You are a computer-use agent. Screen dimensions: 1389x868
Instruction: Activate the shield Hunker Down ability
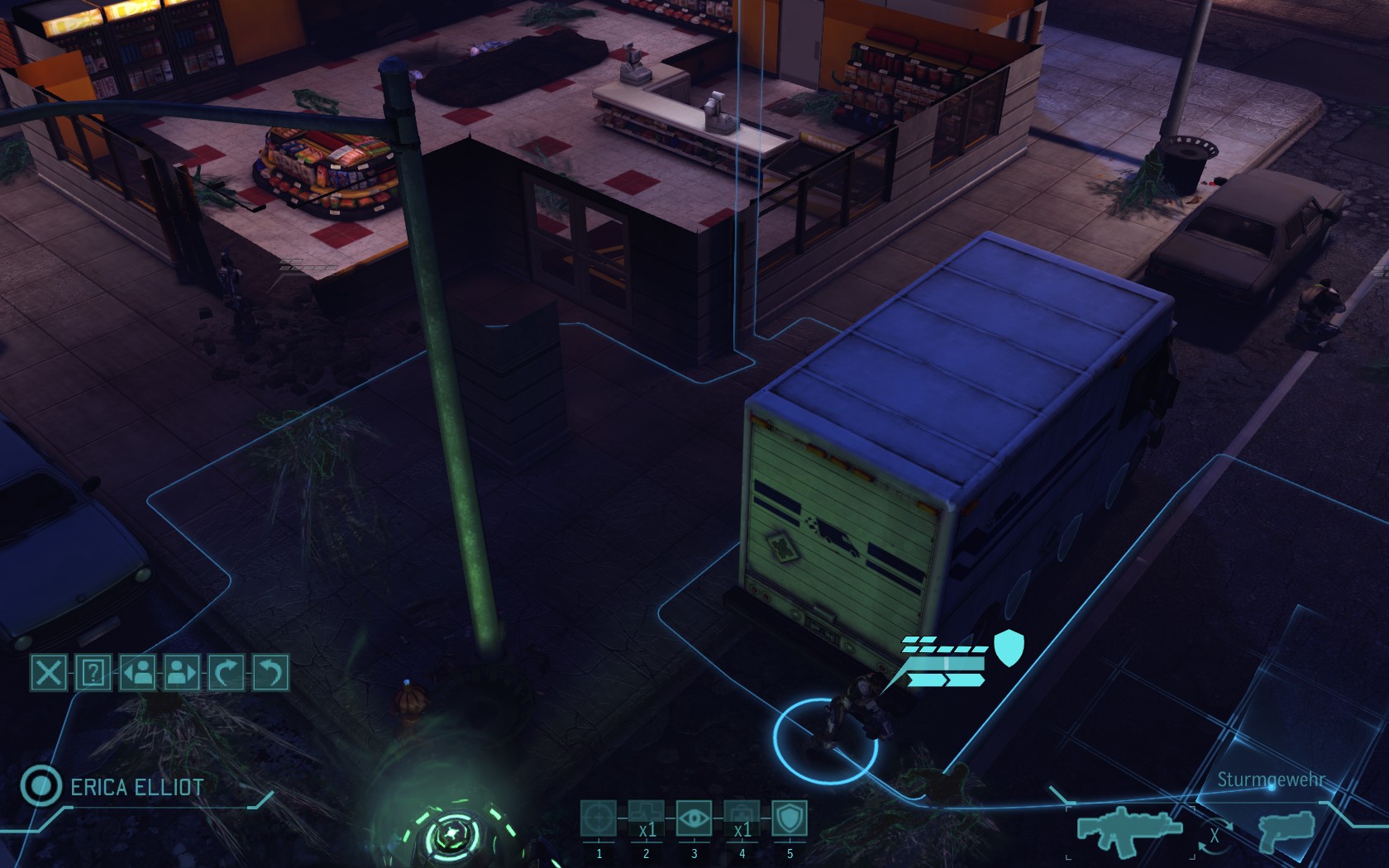(x=790, y=819)
